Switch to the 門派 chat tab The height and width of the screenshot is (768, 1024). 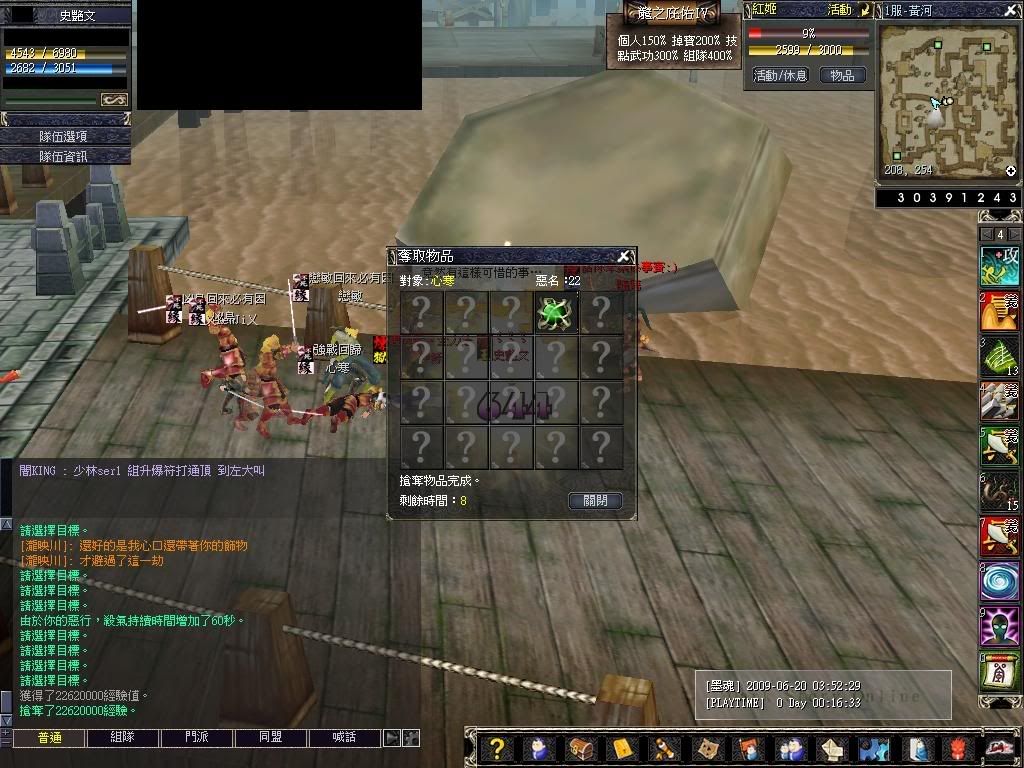tap(196, 737)
